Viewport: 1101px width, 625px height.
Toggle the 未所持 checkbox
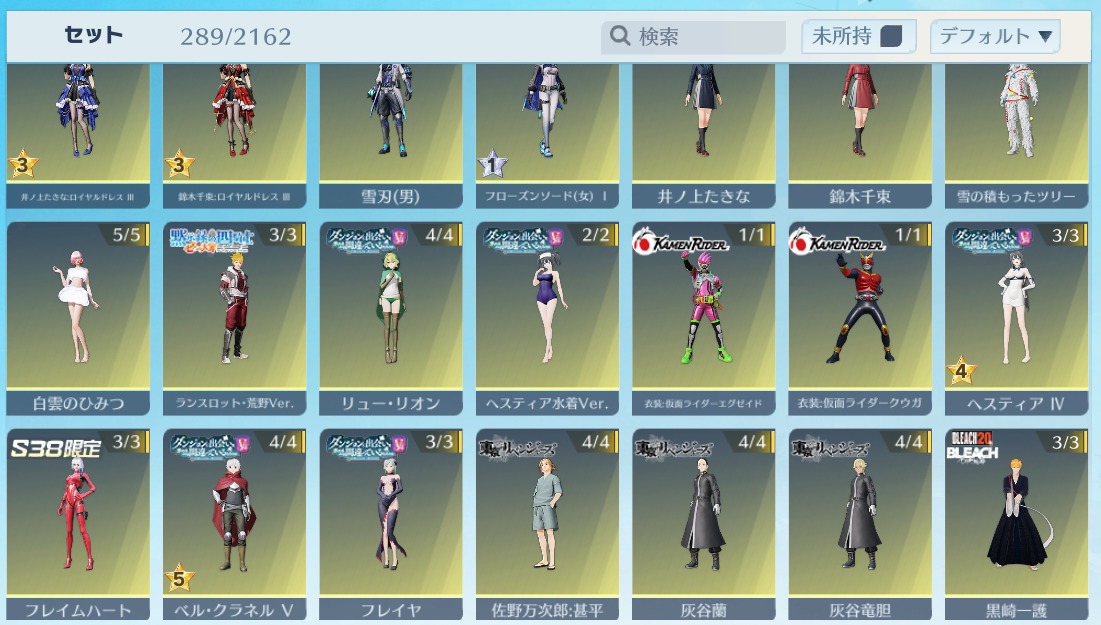point(890,37)
